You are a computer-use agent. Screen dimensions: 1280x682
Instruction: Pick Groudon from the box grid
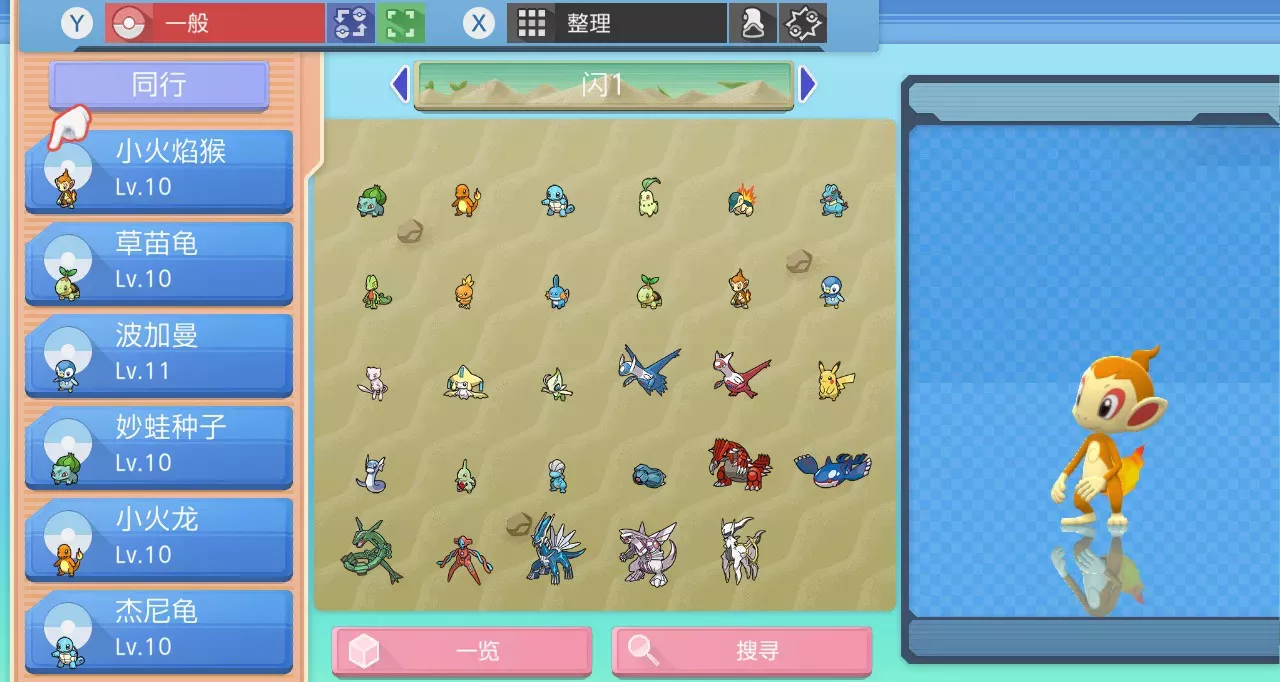pos(740,463)
